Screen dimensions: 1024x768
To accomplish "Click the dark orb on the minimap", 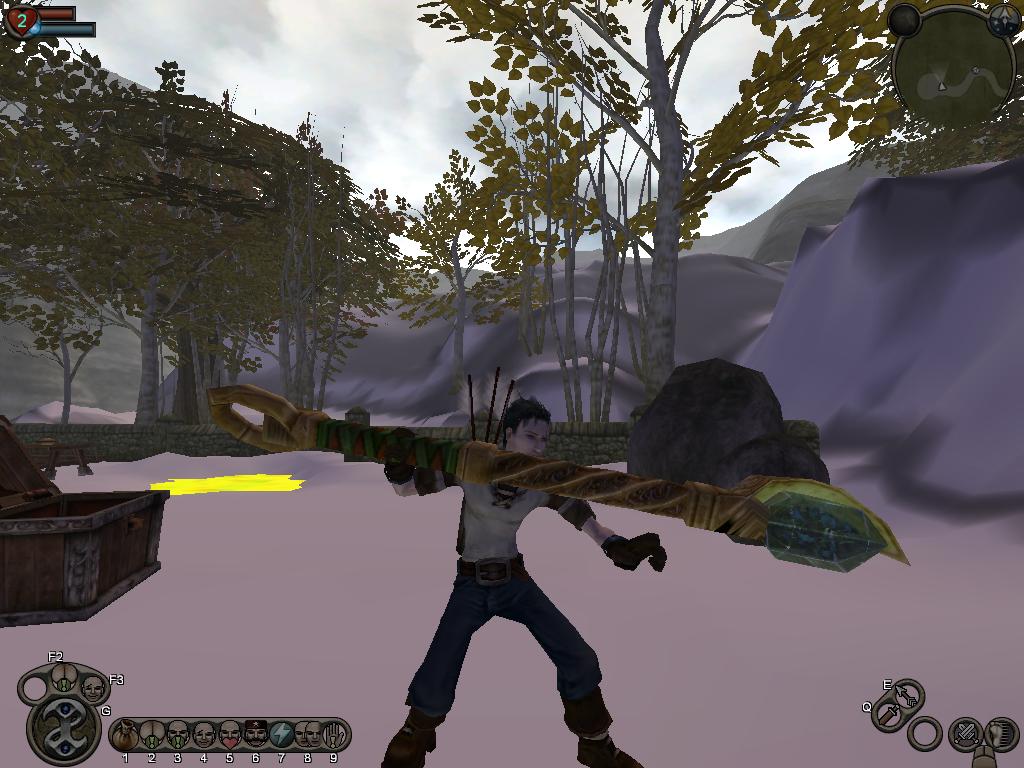I will 905,20.
